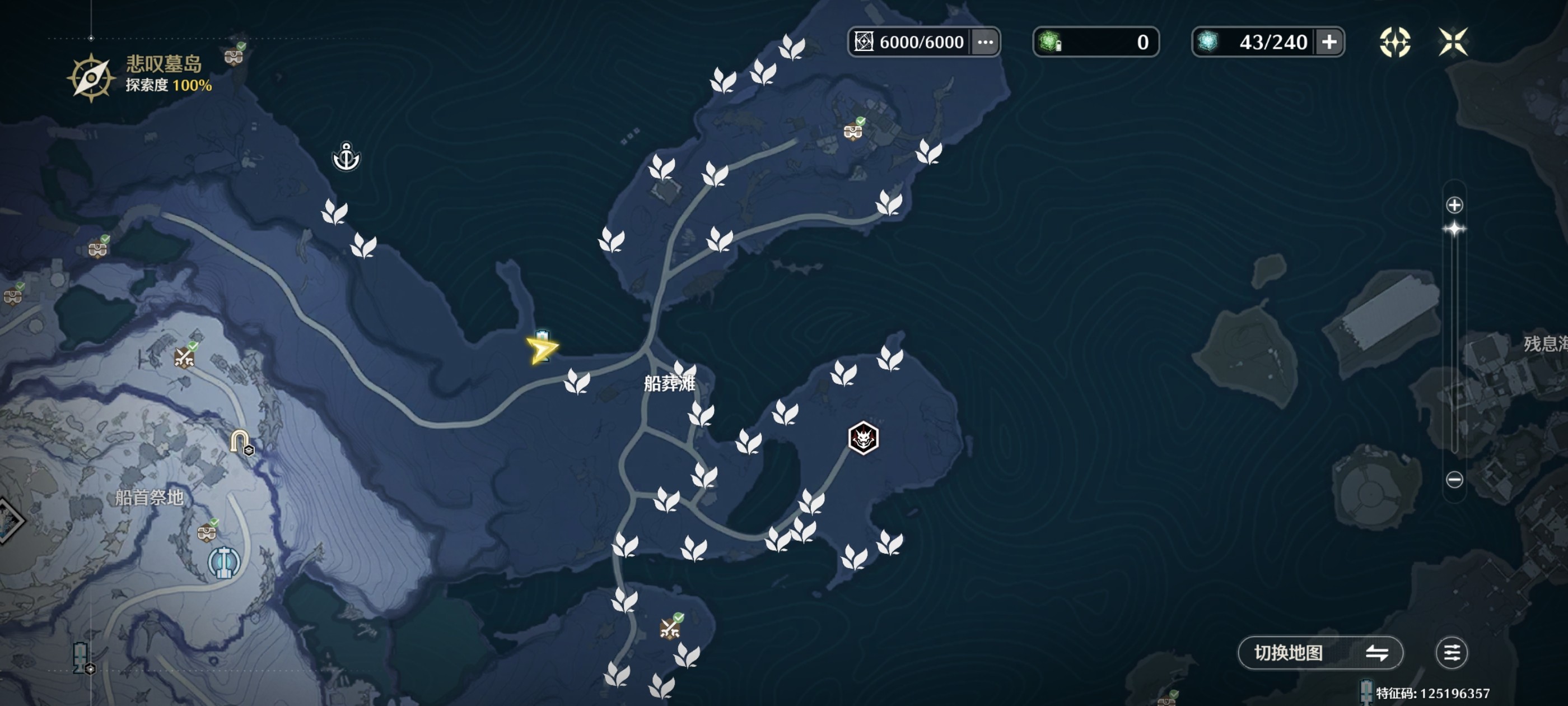Switch maps with the 切换地图 button
The width and height of the screenshot is (1568, 706).
coord(1320,653)
